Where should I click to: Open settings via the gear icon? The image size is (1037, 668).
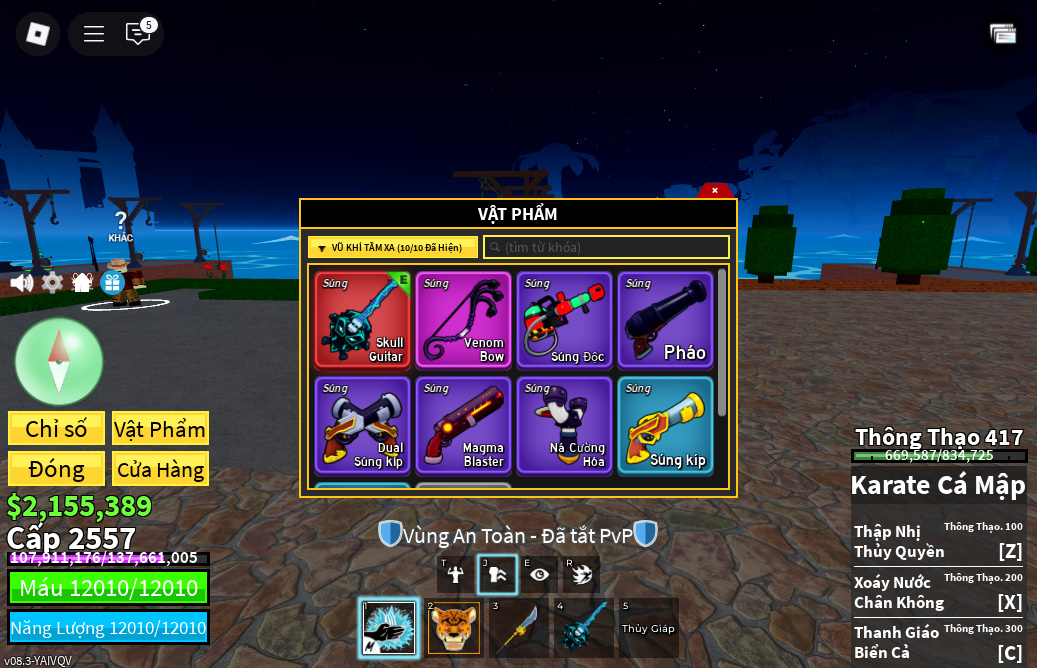pyautogui.click(x=52, y=283)
